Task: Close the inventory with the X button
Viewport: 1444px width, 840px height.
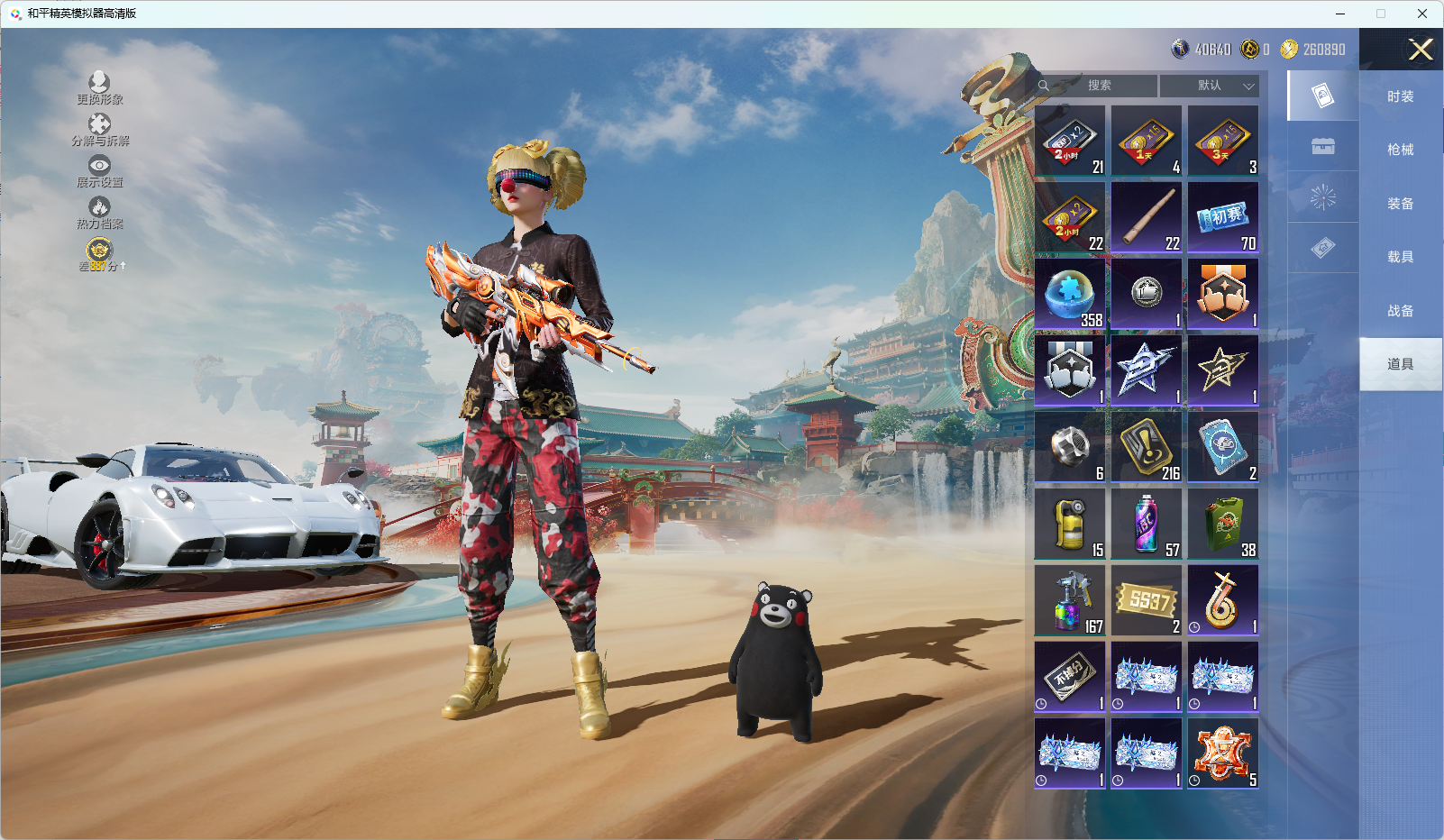Action: [1421, 50]
